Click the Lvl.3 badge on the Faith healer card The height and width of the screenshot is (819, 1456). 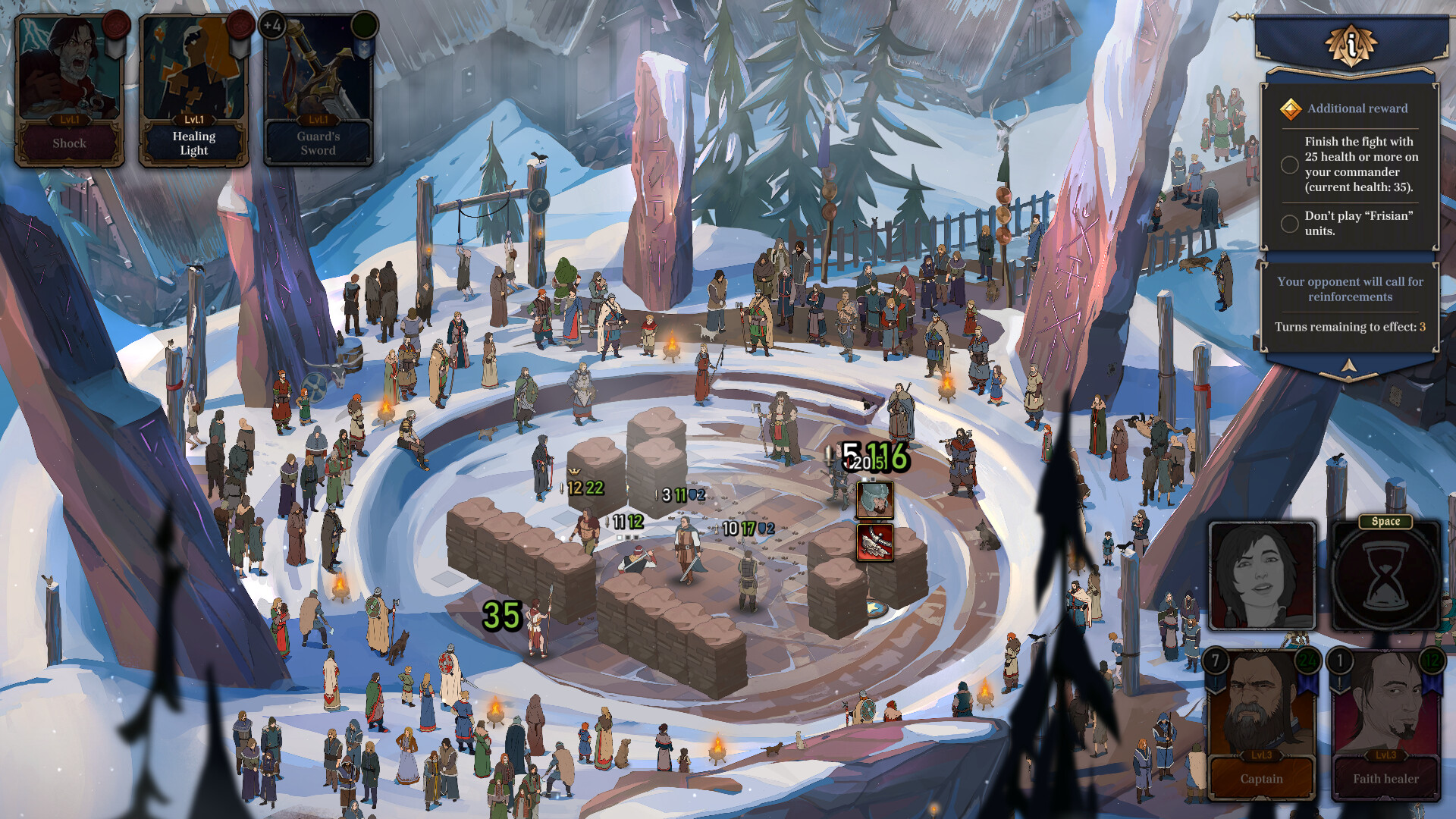[x=1384, y=755]
